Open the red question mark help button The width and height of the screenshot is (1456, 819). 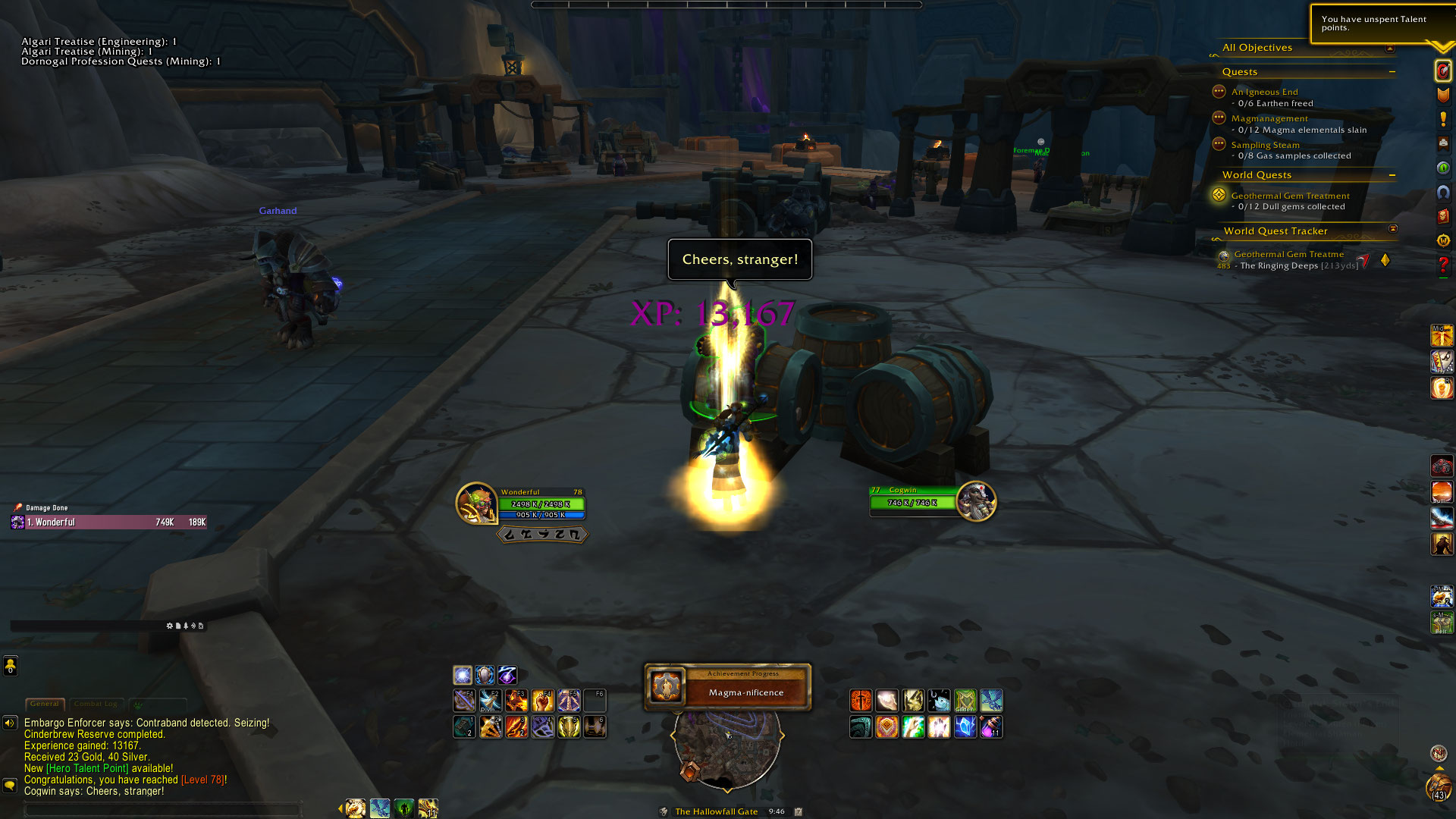[x=1442, y=265]
